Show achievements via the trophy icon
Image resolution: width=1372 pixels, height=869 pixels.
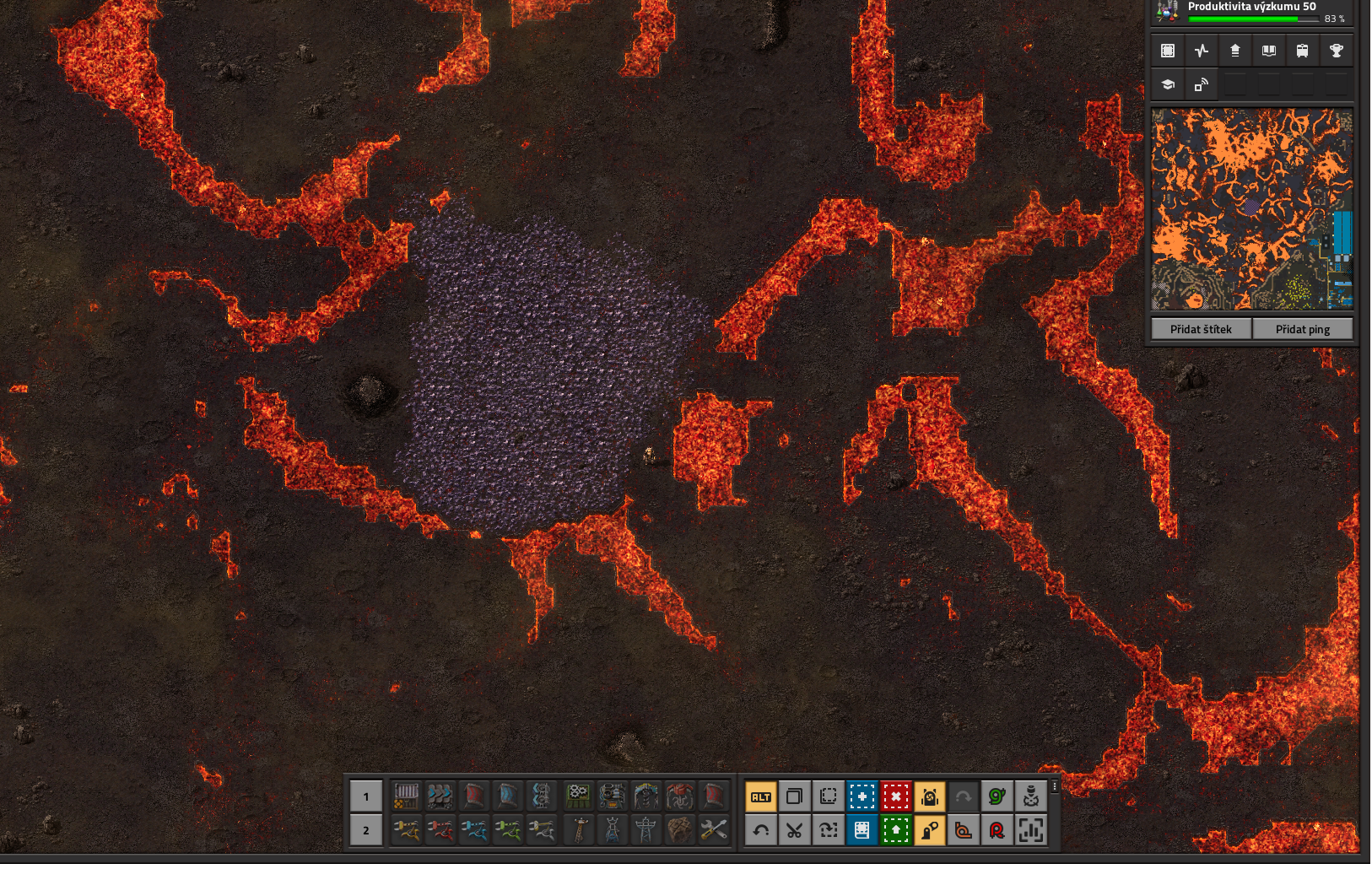point(1337,51)
